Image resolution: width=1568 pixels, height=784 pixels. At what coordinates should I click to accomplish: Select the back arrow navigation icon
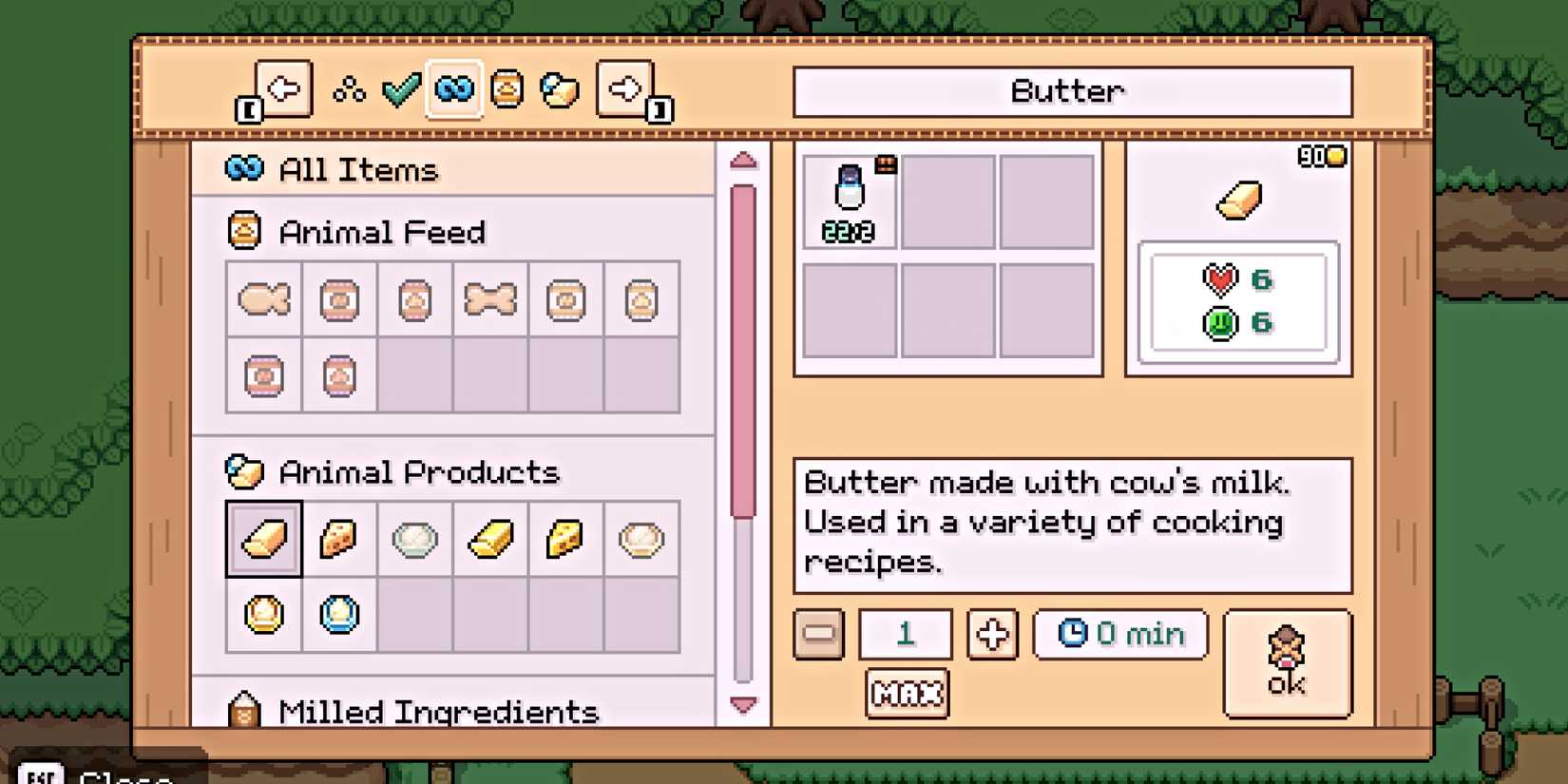click(283, 87)
